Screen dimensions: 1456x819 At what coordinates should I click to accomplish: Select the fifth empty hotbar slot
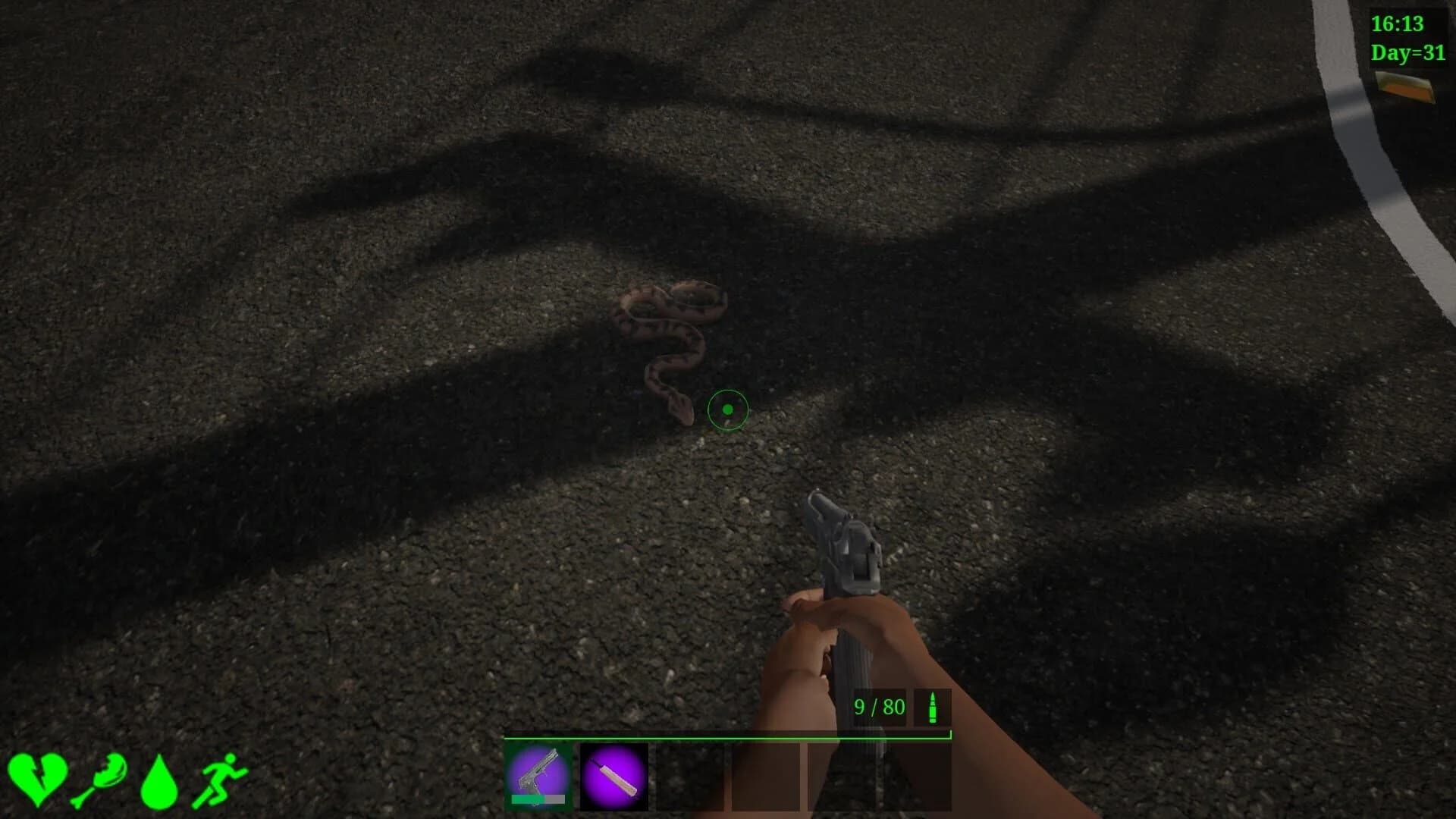[842, 777]
